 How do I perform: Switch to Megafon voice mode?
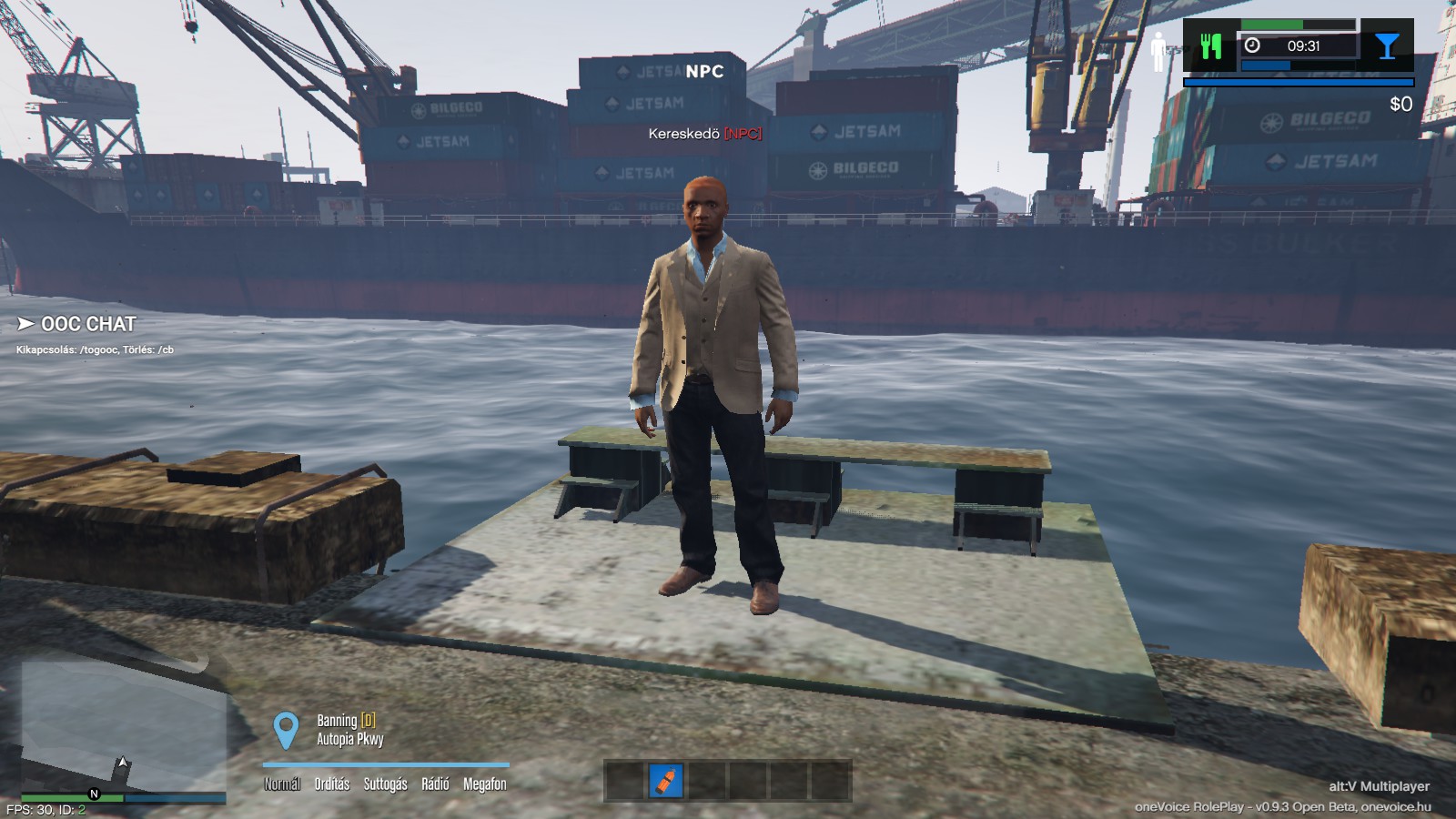(485, 784)
